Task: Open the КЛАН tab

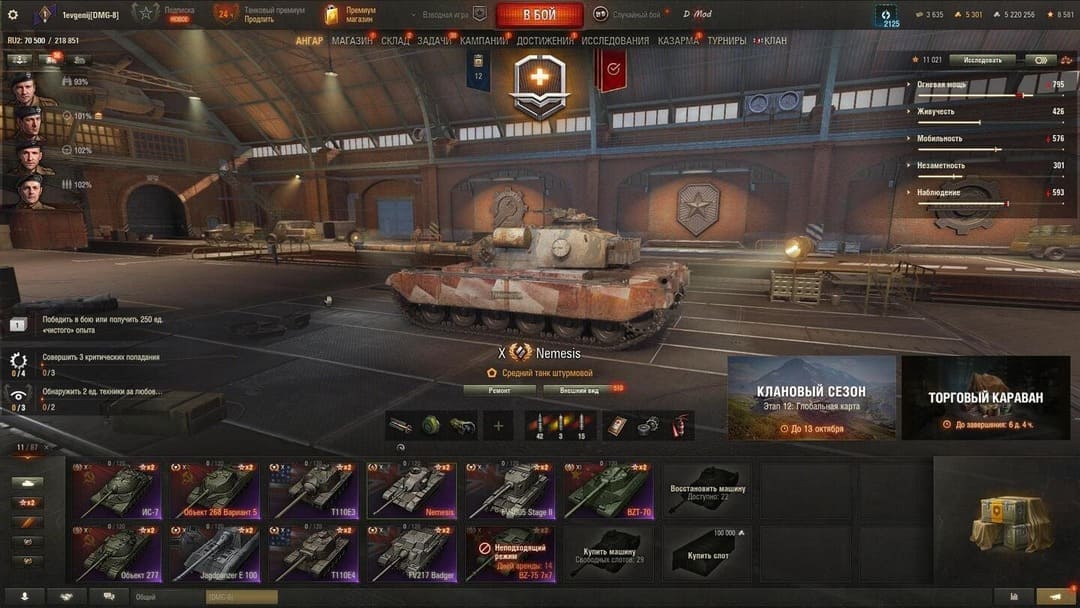Action: [x=775, y=41]
